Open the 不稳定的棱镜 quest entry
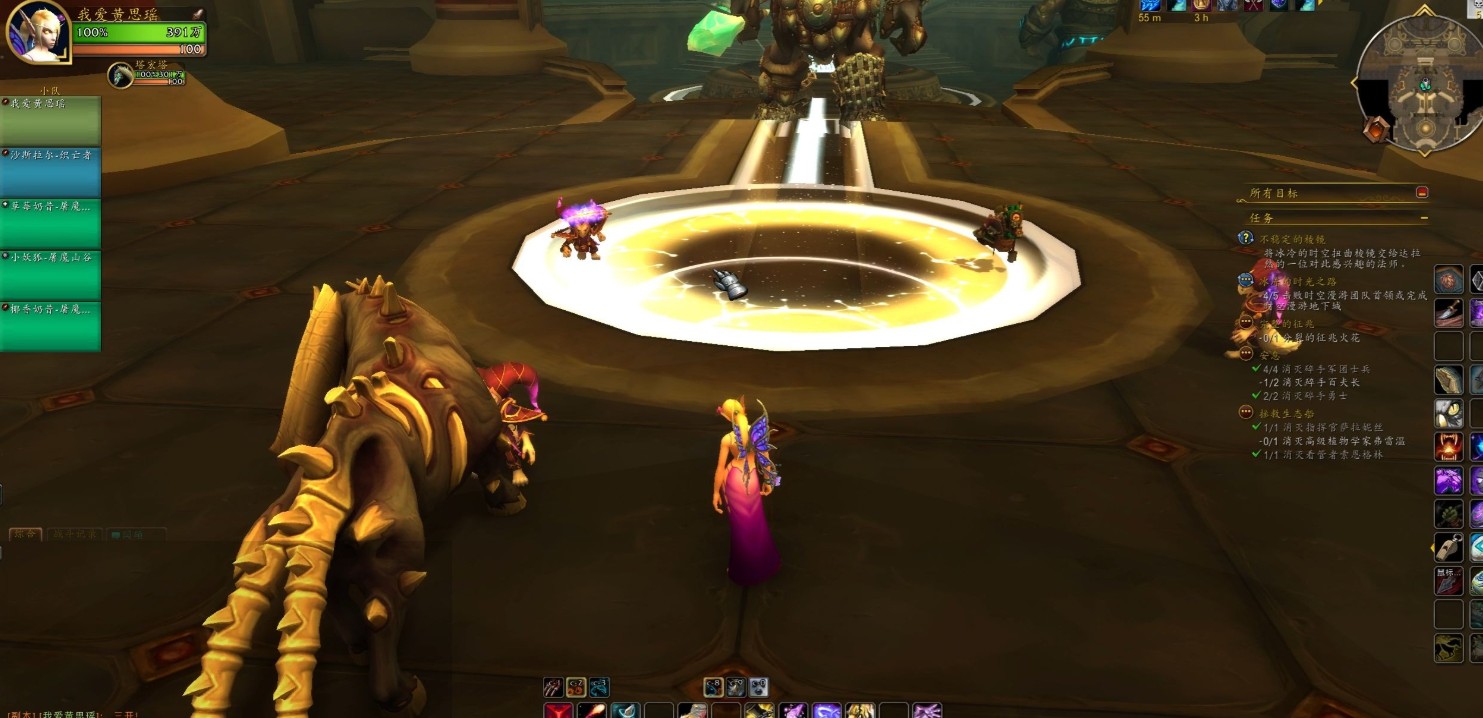This screenshot has width=1483, height=718. point(1291,240)
